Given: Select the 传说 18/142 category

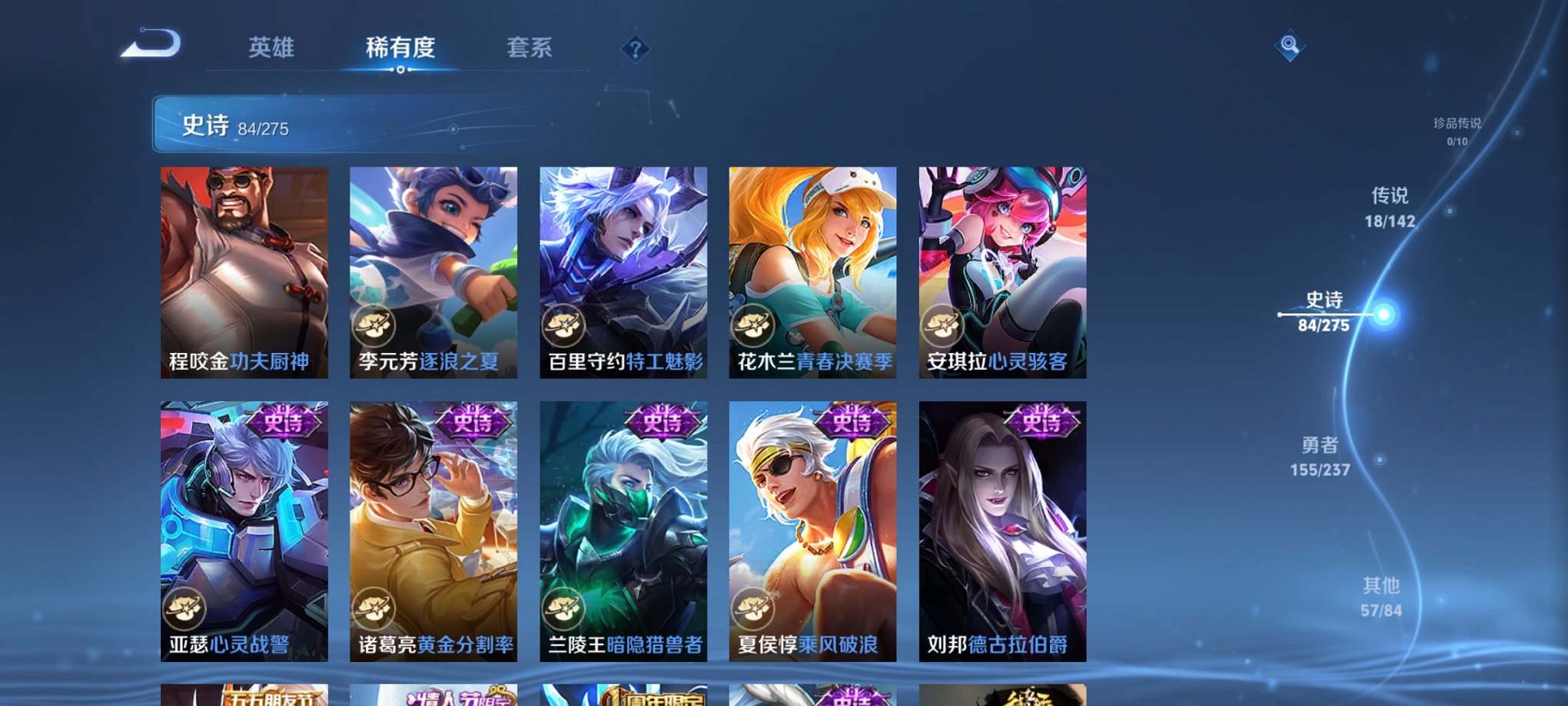Looking at the screenshot, I should tap(1390, 208).
